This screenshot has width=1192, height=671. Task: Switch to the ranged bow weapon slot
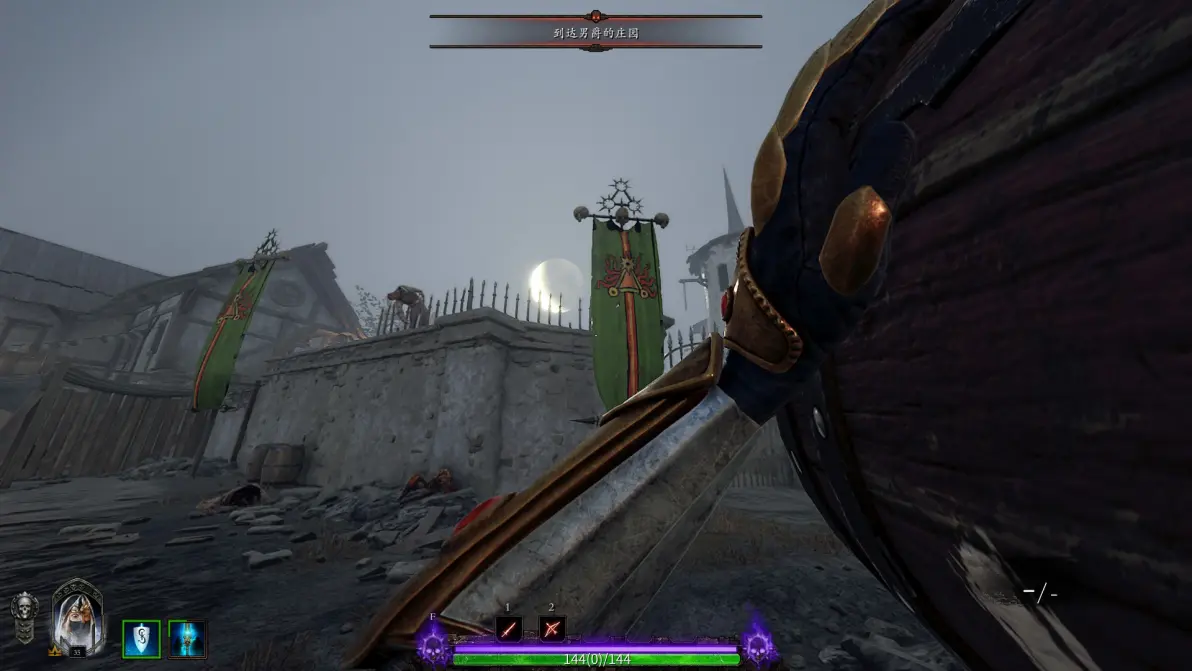tap(552, 628)
